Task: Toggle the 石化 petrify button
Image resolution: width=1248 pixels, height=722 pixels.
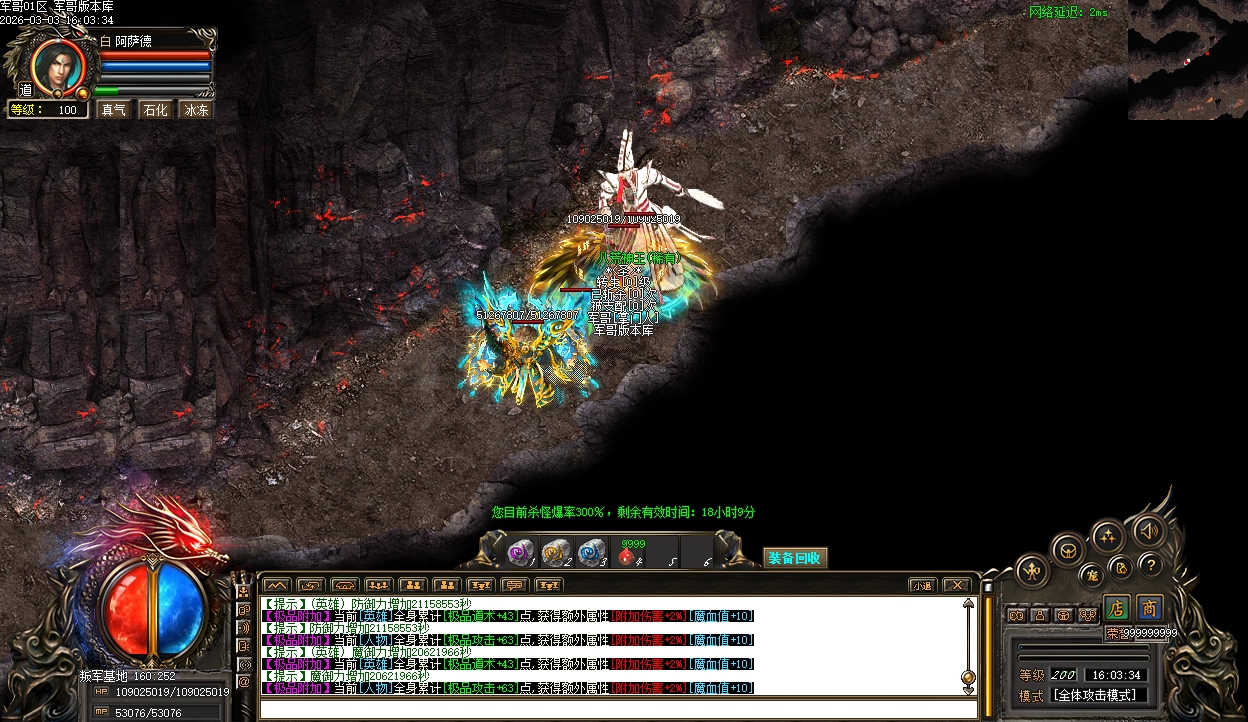Action: (x=155, y=110)
